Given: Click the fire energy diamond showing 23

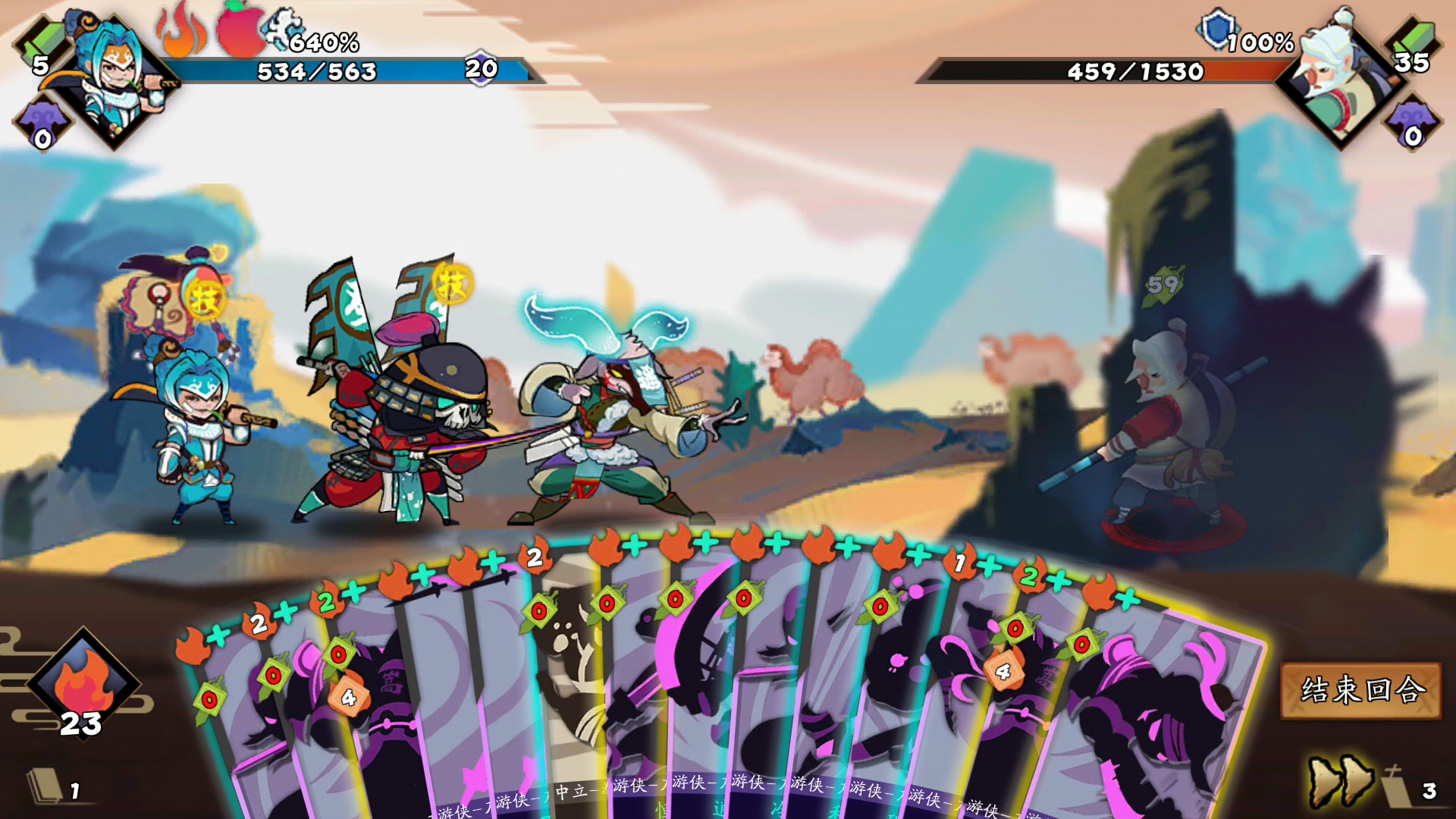Looking at the screenshot, I should pos(83,682).
